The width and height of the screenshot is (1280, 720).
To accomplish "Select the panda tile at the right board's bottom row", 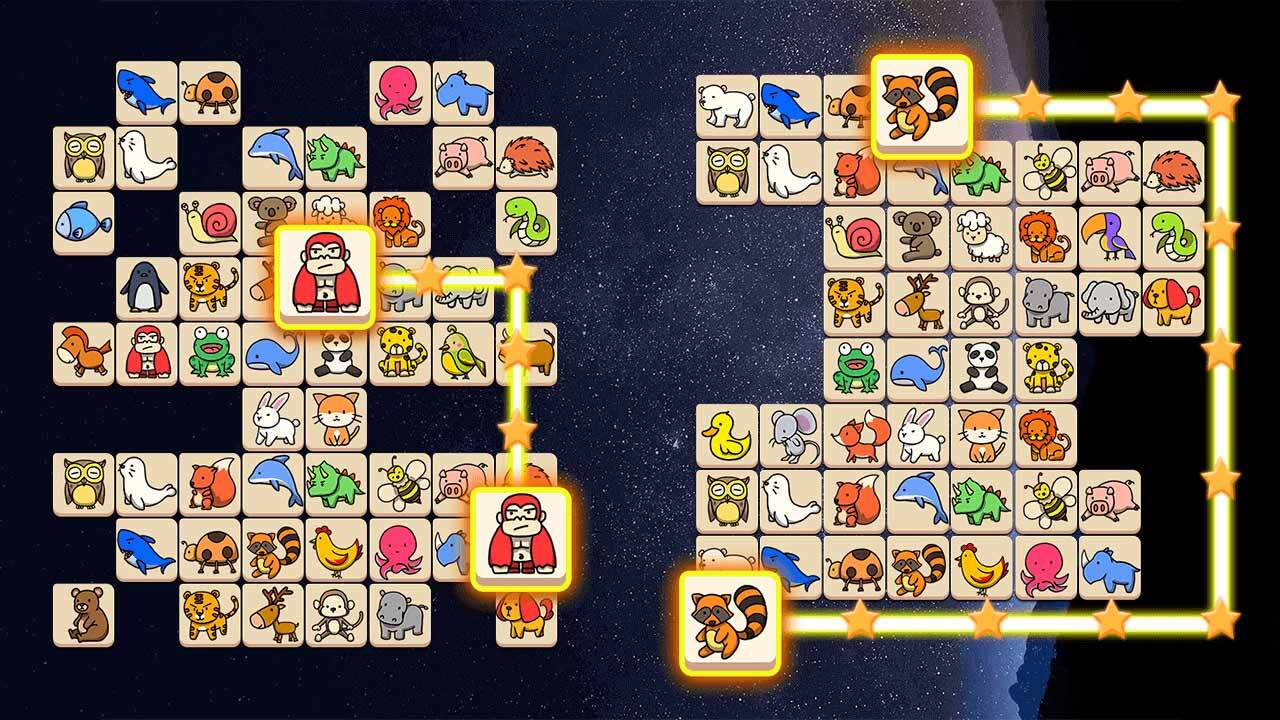I will (x=980, y=365).
